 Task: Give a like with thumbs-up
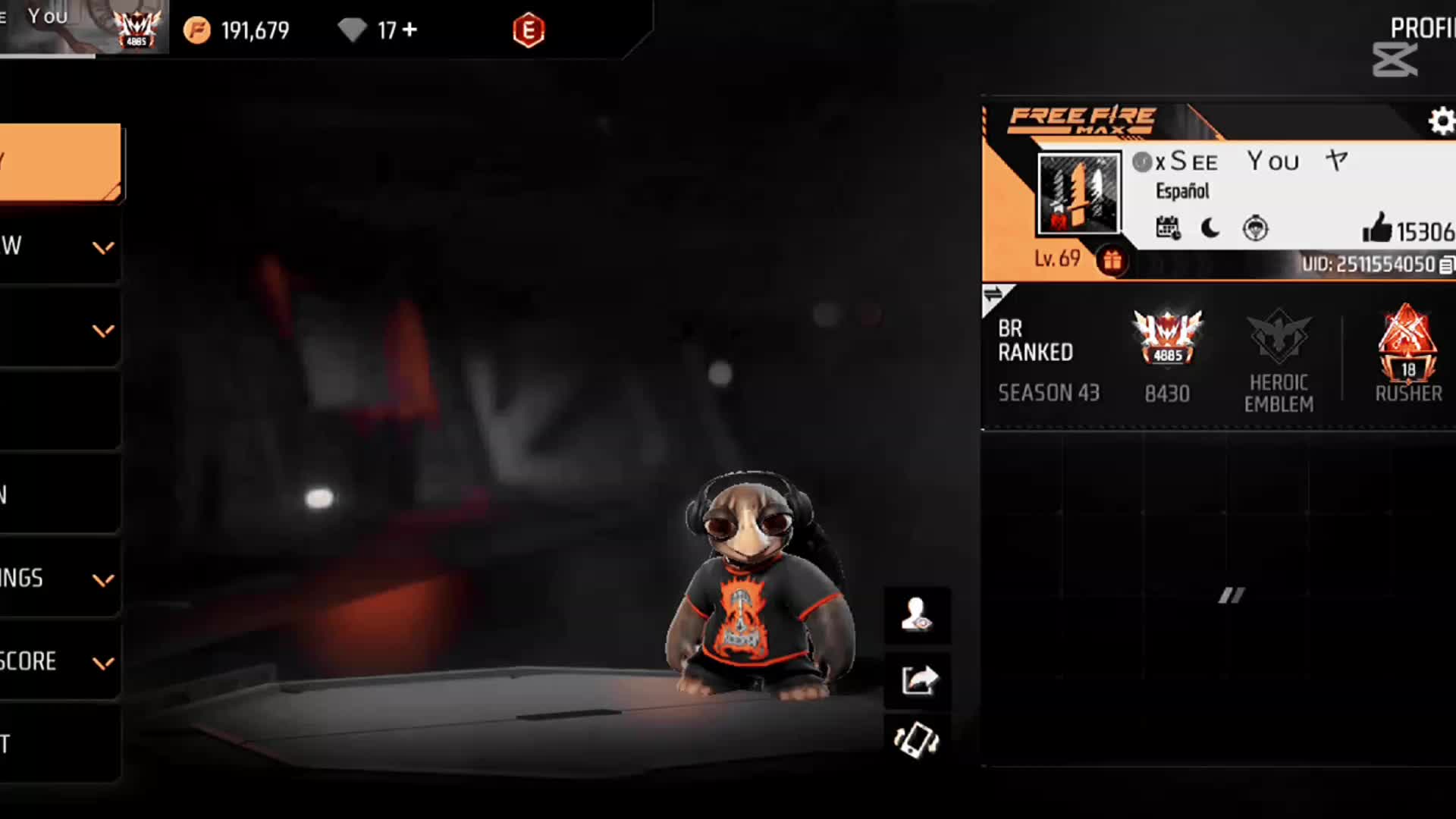tap(1376, 227)
